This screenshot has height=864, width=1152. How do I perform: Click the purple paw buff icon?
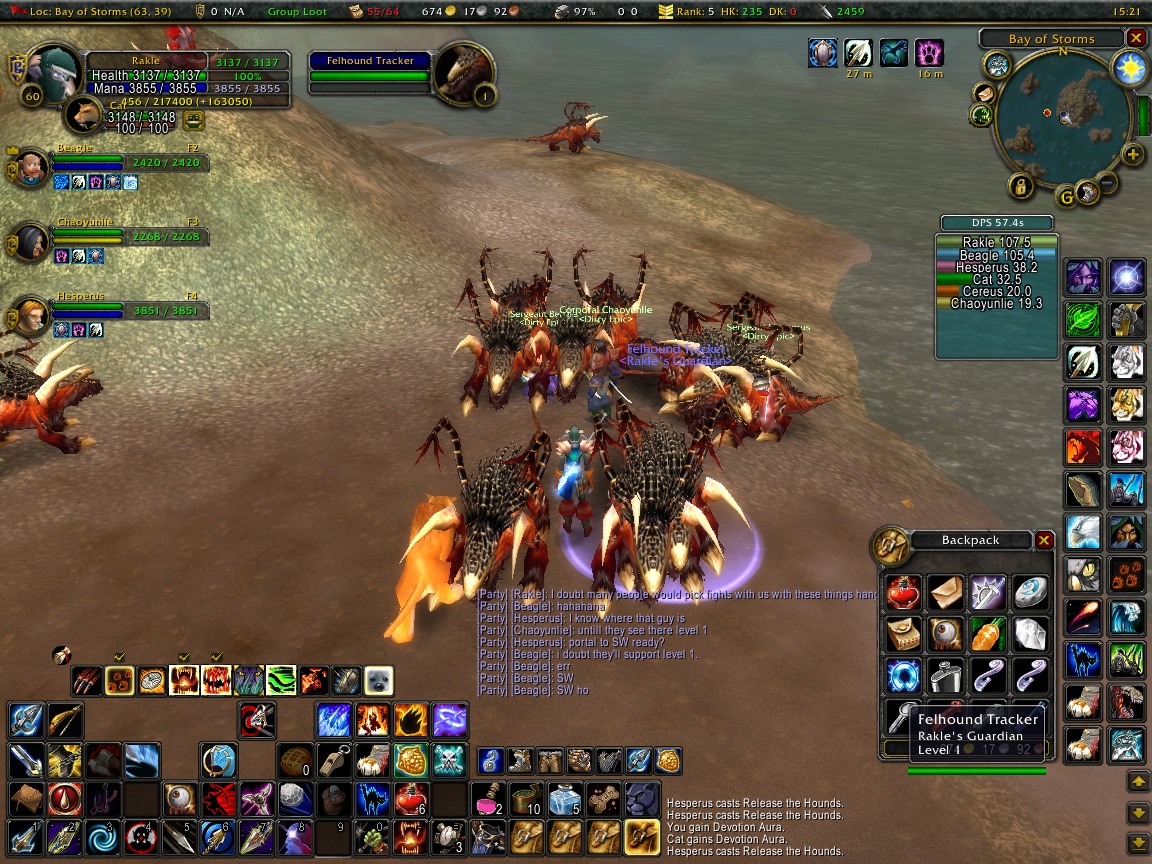929,53
